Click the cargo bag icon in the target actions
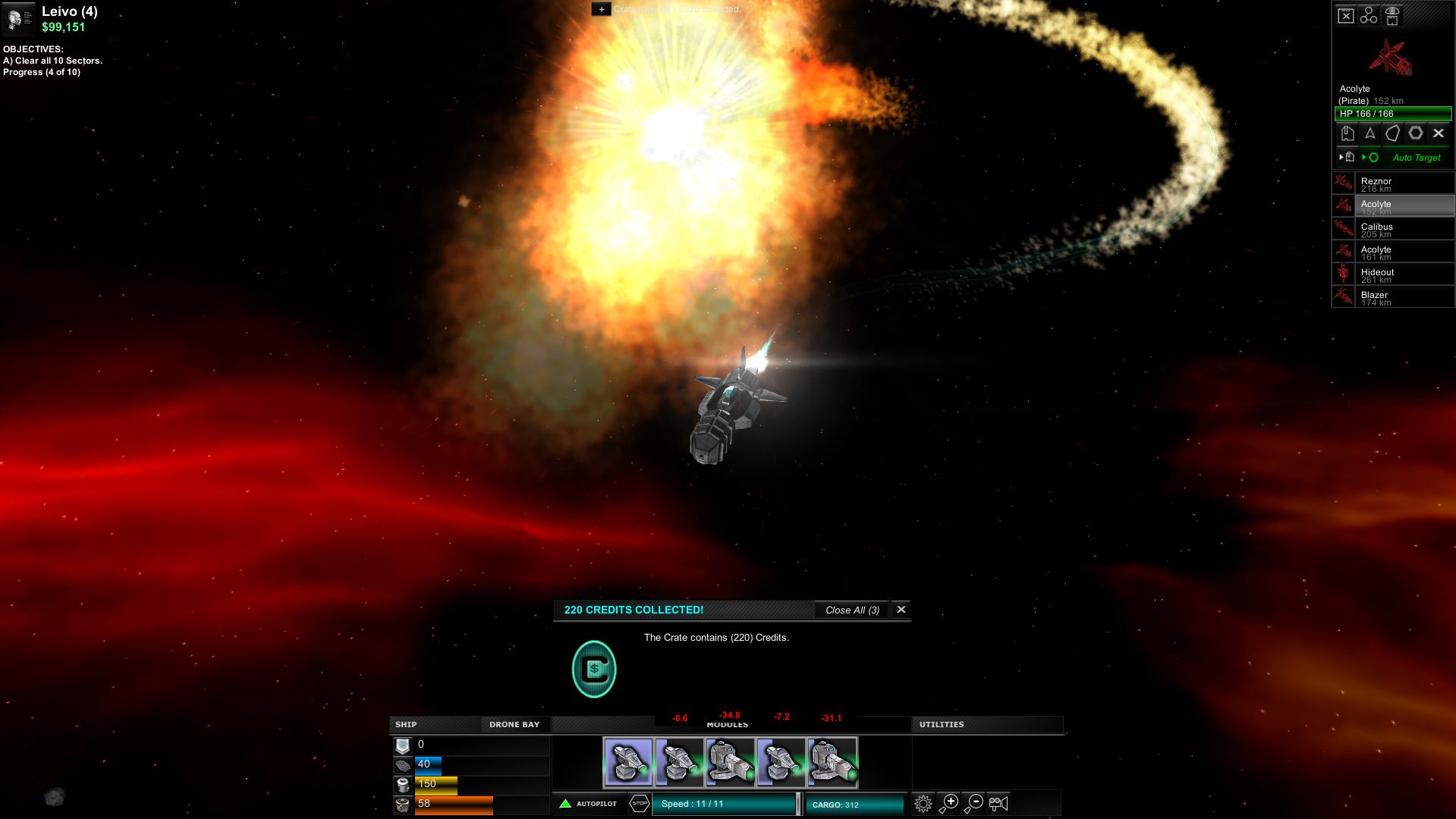The height and width of the screenshot is (819, 1456). [1348, 133]
